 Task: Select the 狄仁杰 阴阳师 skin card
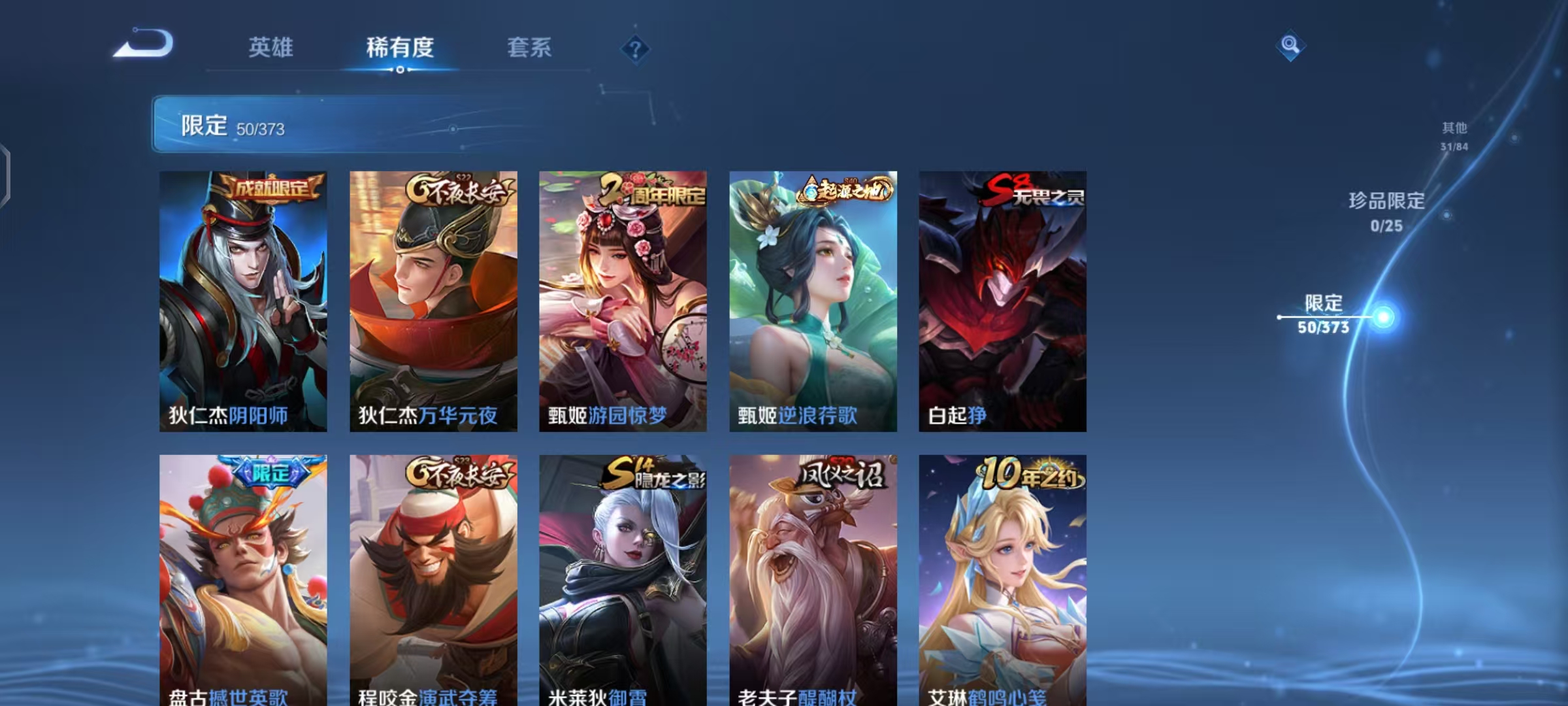tap(242, 301)
